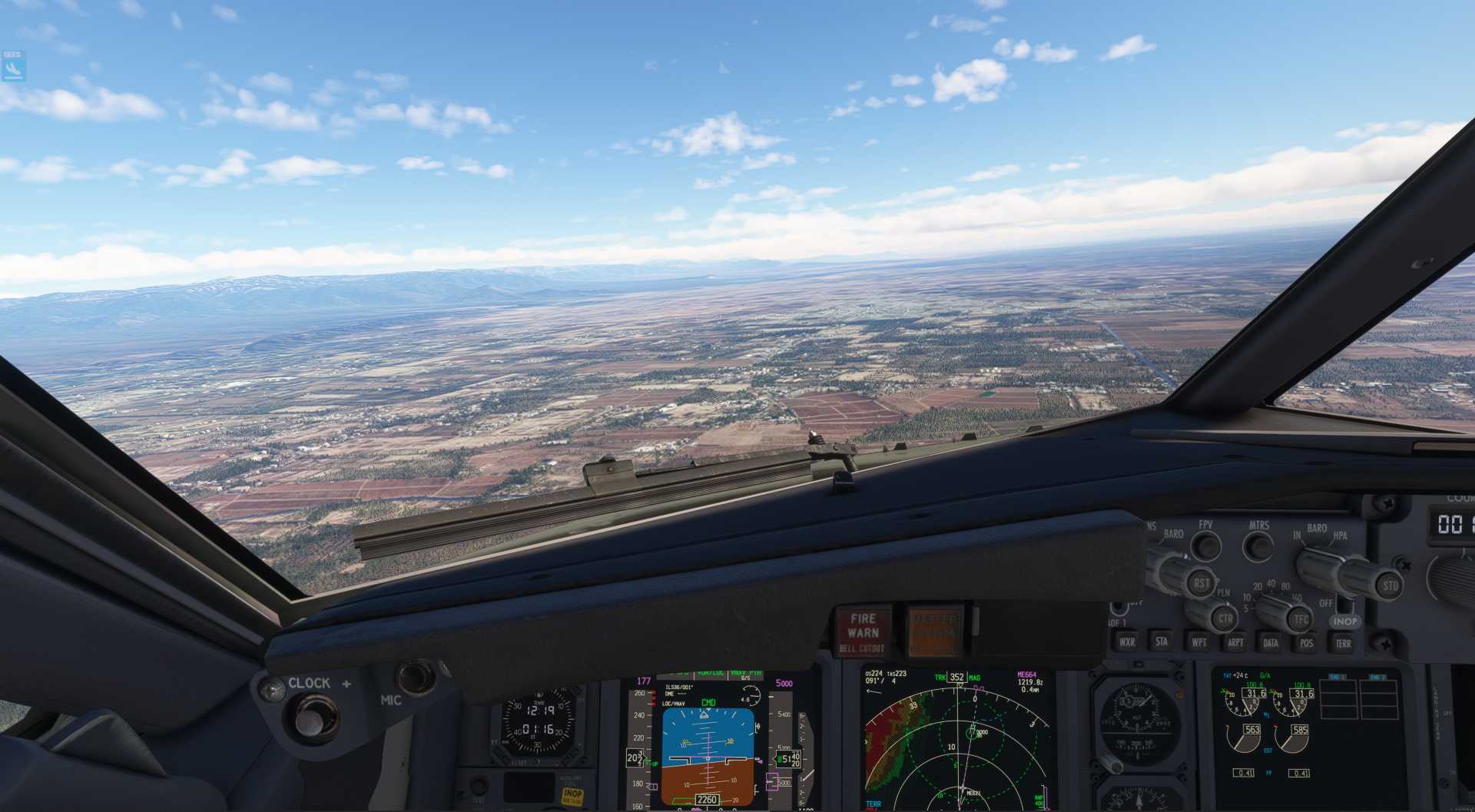Viewport: 1475px width, 812px height.
Task: Silence the FIRE WARN bell cutout light
Action: (x=863, y=632)
